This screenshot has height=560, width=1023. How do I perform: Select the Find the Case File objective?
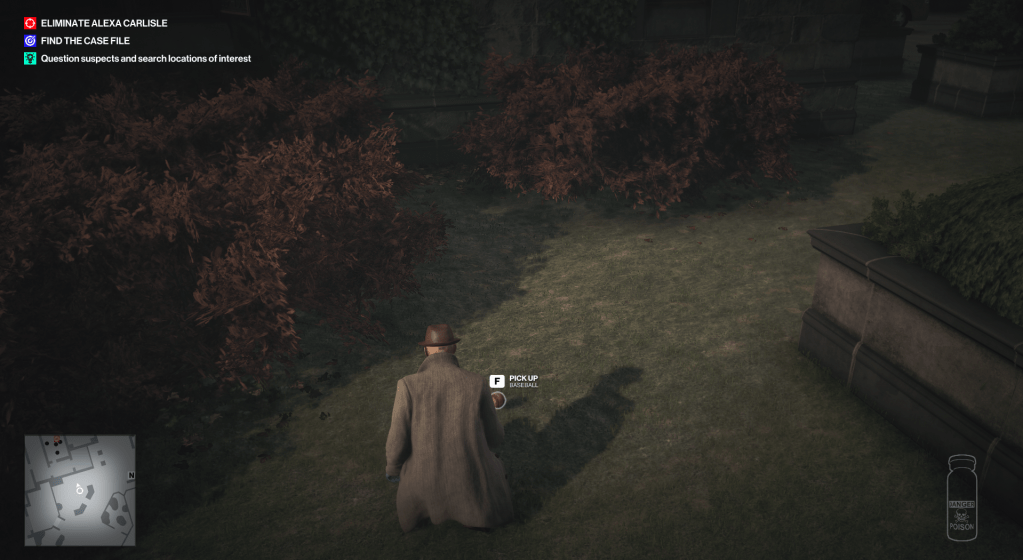[85, 41]
